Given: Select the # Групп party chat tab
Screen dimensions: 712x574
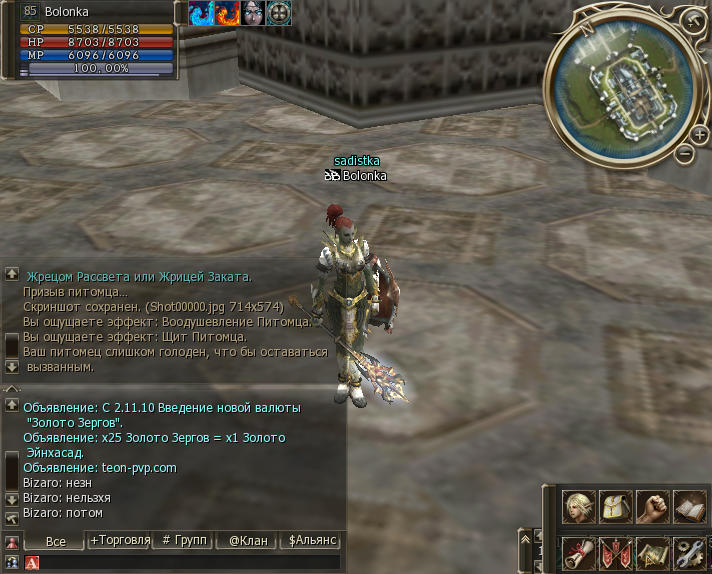Looking at the screenshot, I should coord(184,540).
